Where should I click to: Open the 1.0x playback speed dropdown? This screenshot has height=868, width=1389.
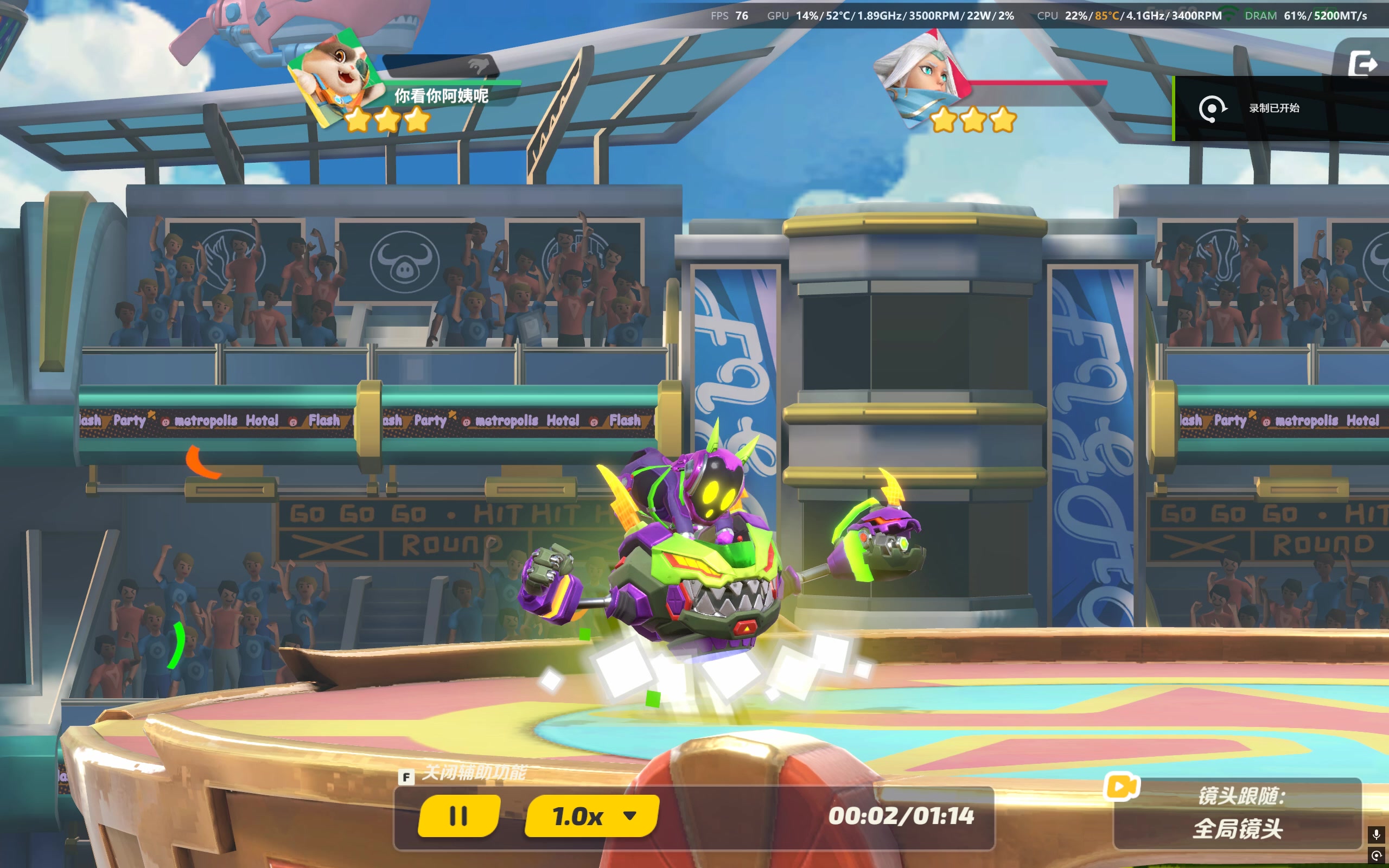[x=592, y=816]
